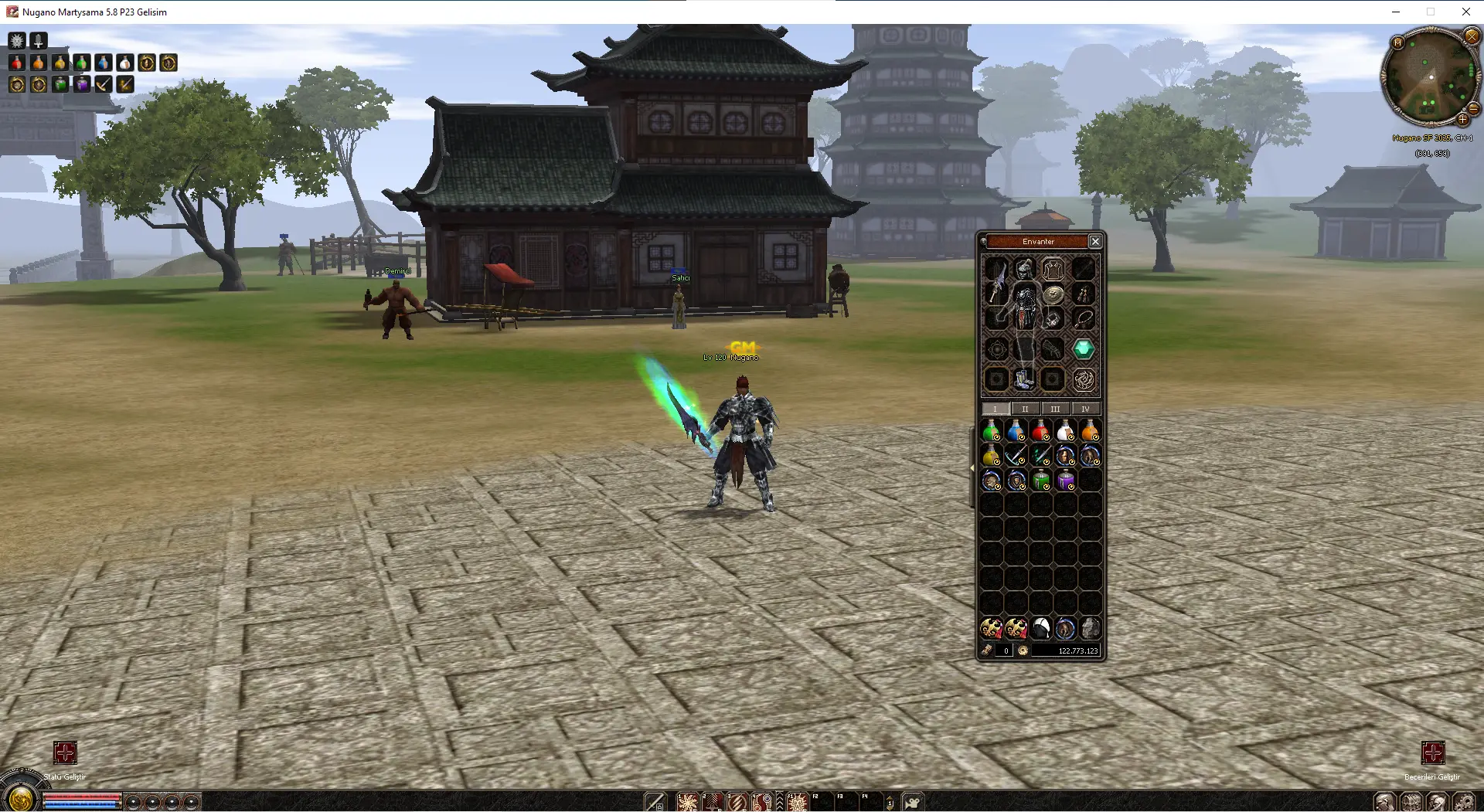Switch to inventory page II
Screen dimensions: 1484x812
pyautogui.click(x=1025, y=409)
